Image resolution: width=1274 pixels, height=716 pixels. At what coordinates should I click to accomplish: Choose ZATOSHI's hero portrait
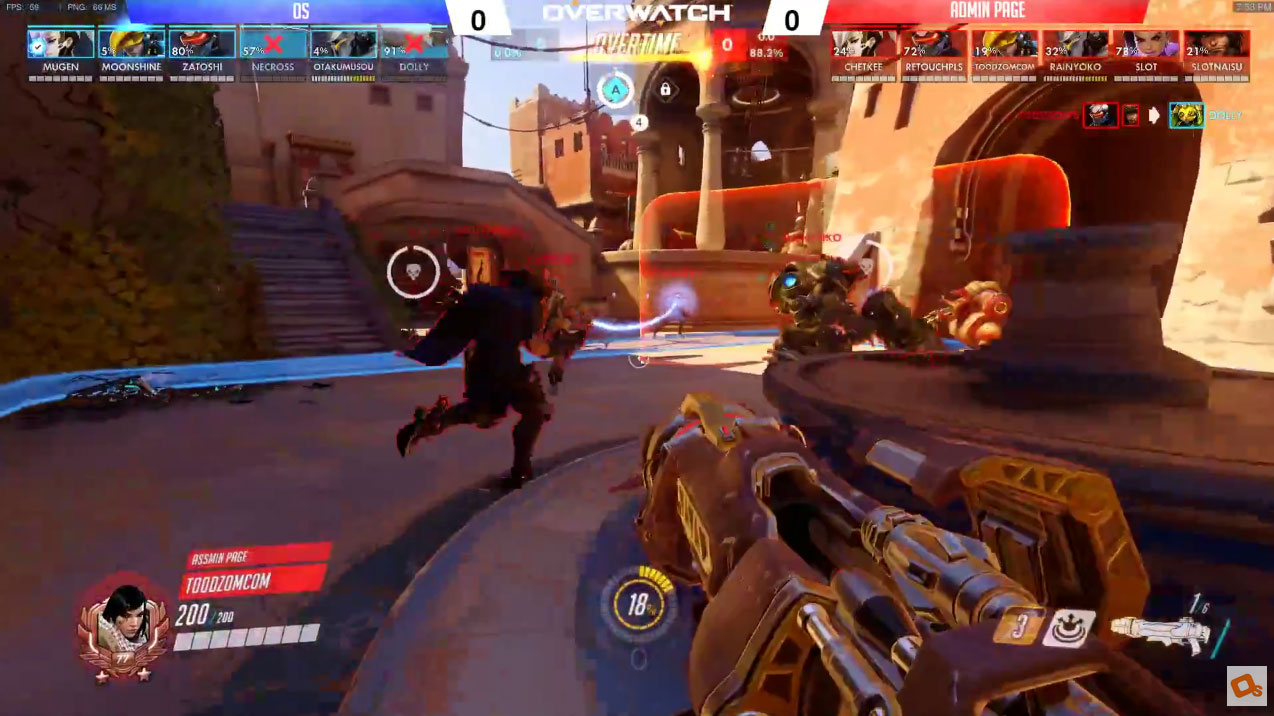[x=202, y=44]
